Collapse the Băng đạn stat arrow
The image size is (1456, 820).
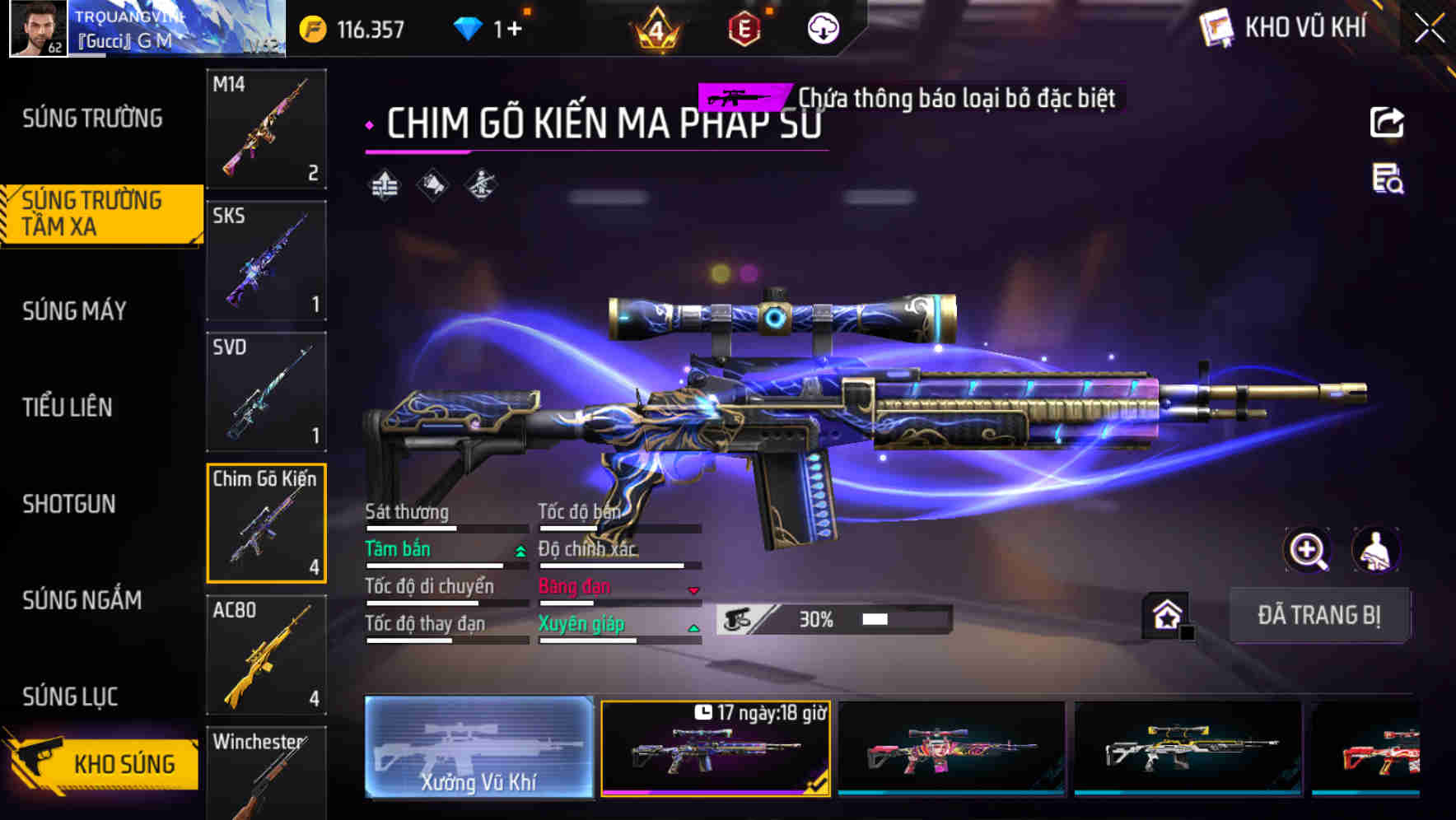(x=693, y=590)
